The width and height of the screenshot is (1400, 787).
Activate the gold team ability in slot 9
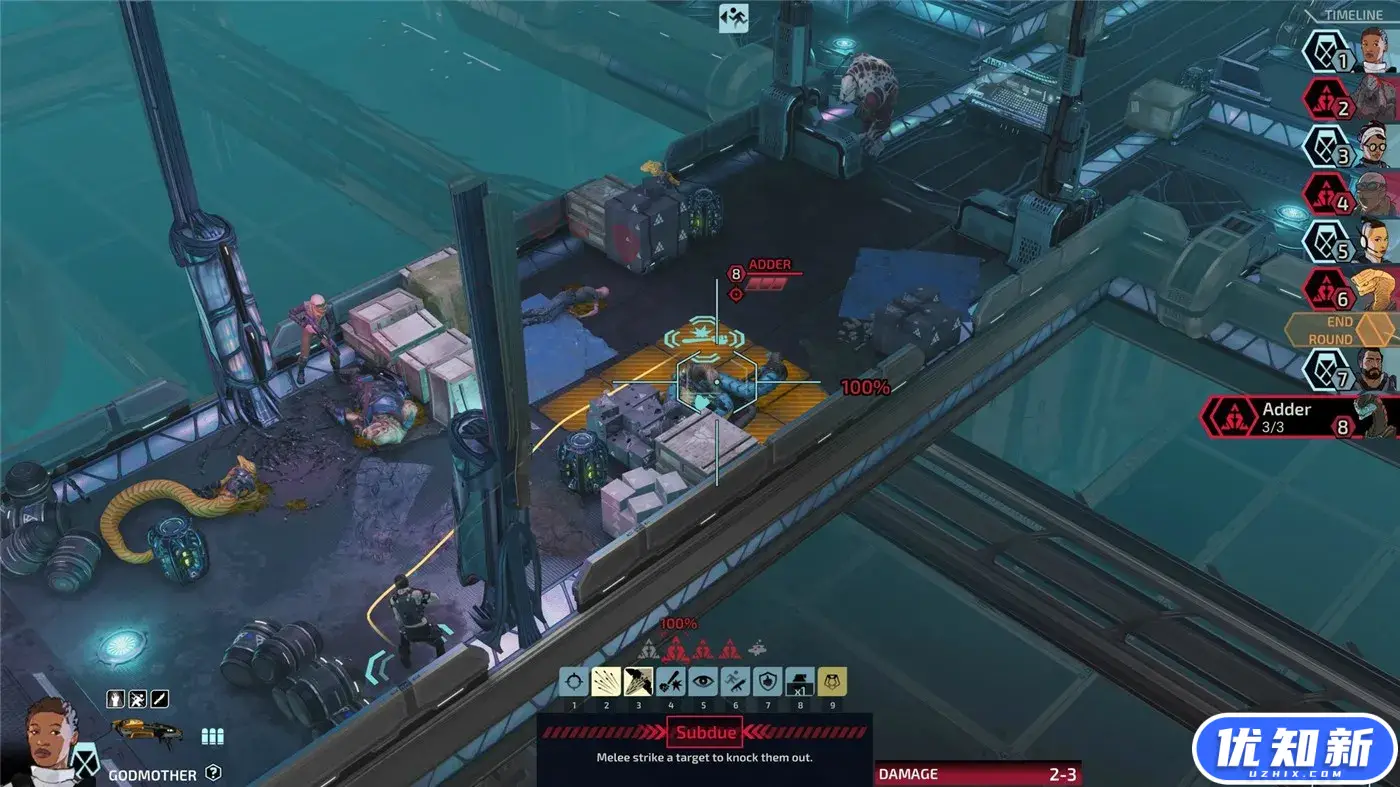pos(832,682)
